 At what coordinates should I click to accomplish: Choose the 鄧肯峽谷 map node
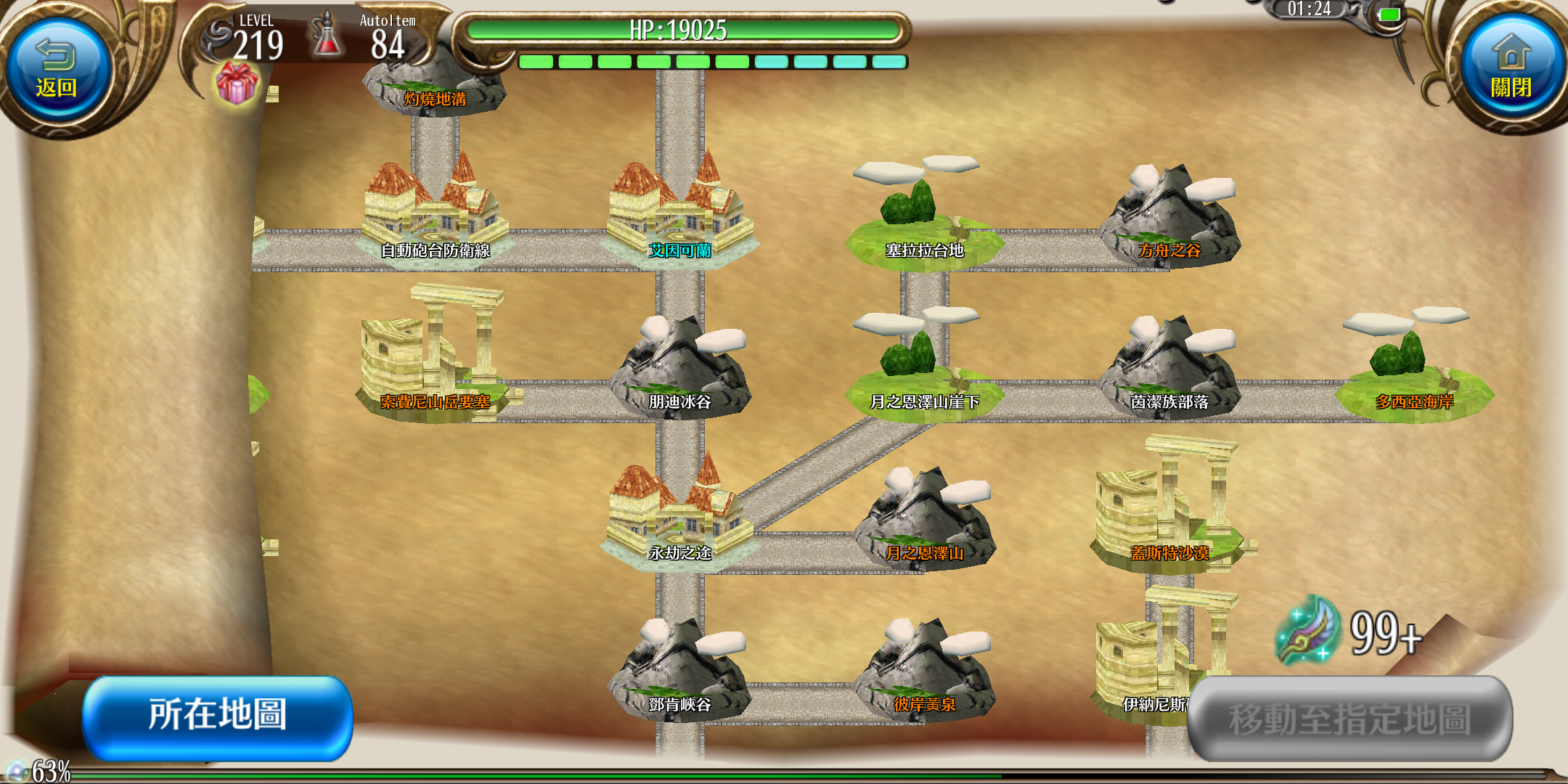pos(679,675)
